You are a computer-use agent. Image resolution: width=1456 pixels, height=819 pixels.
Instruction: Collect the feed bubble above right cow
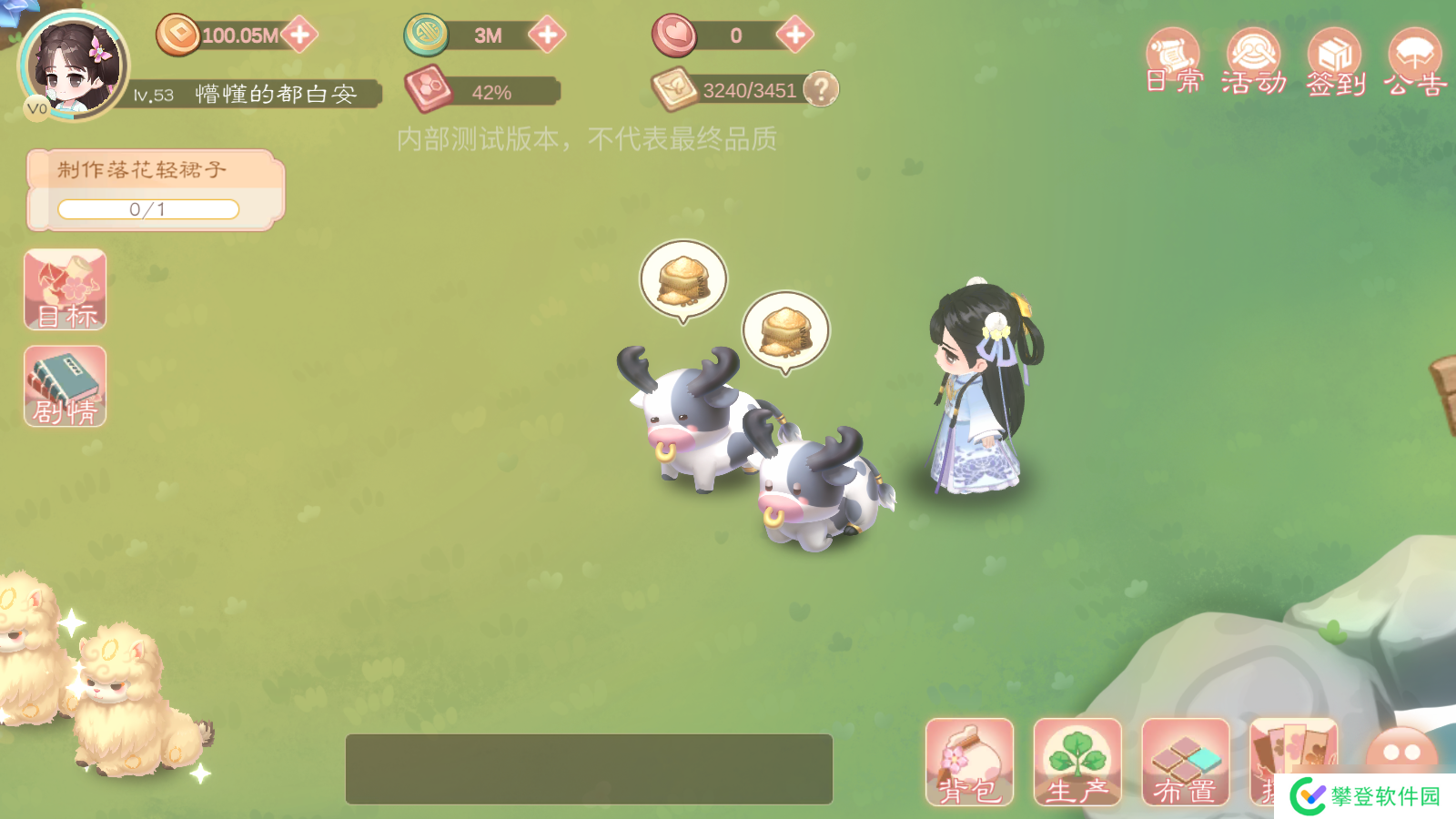785,330
